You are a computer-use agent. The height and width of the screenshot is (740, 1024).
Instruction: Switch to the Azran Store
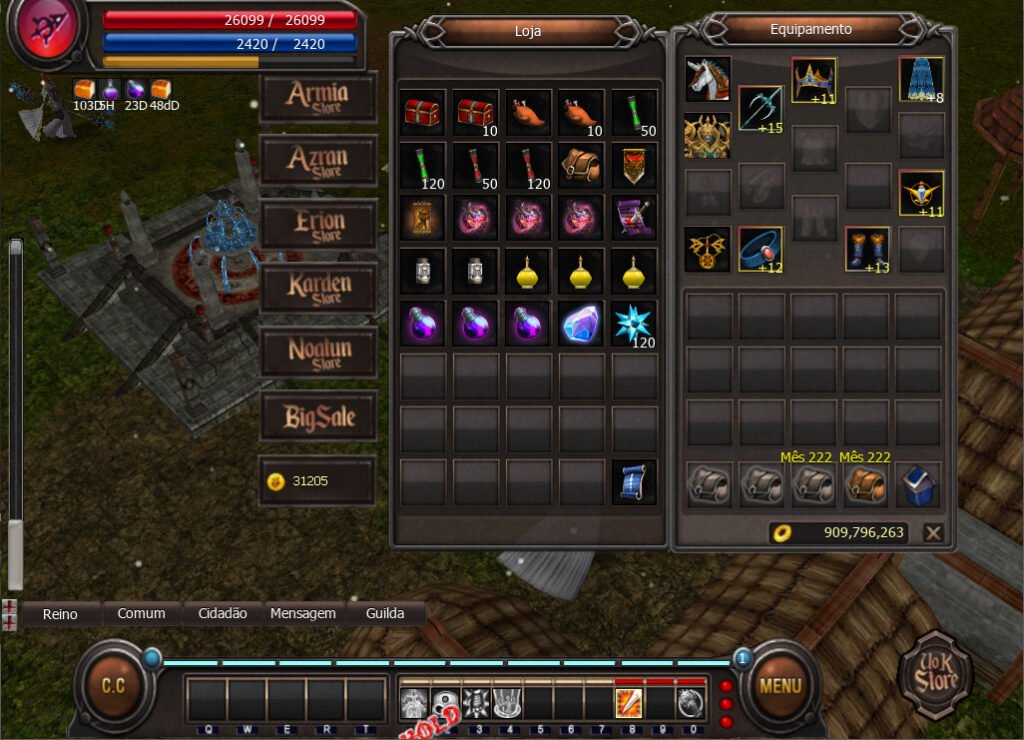click(318, 161)
